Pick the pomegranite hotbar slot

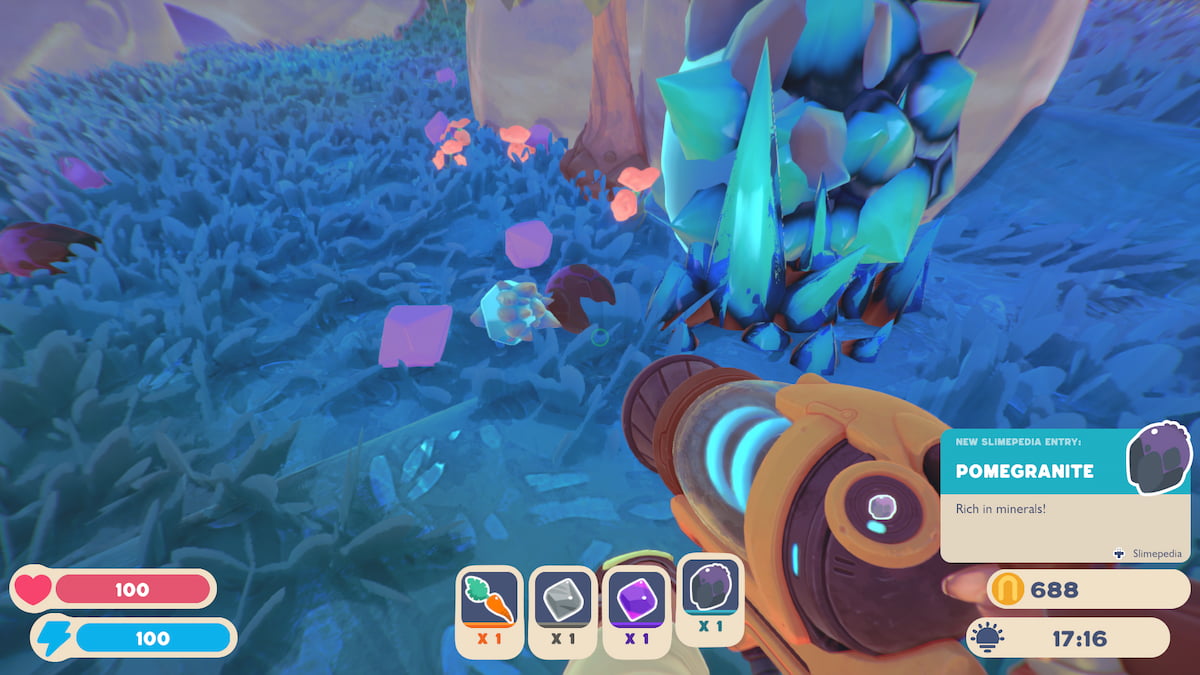(x=710, y=598)
